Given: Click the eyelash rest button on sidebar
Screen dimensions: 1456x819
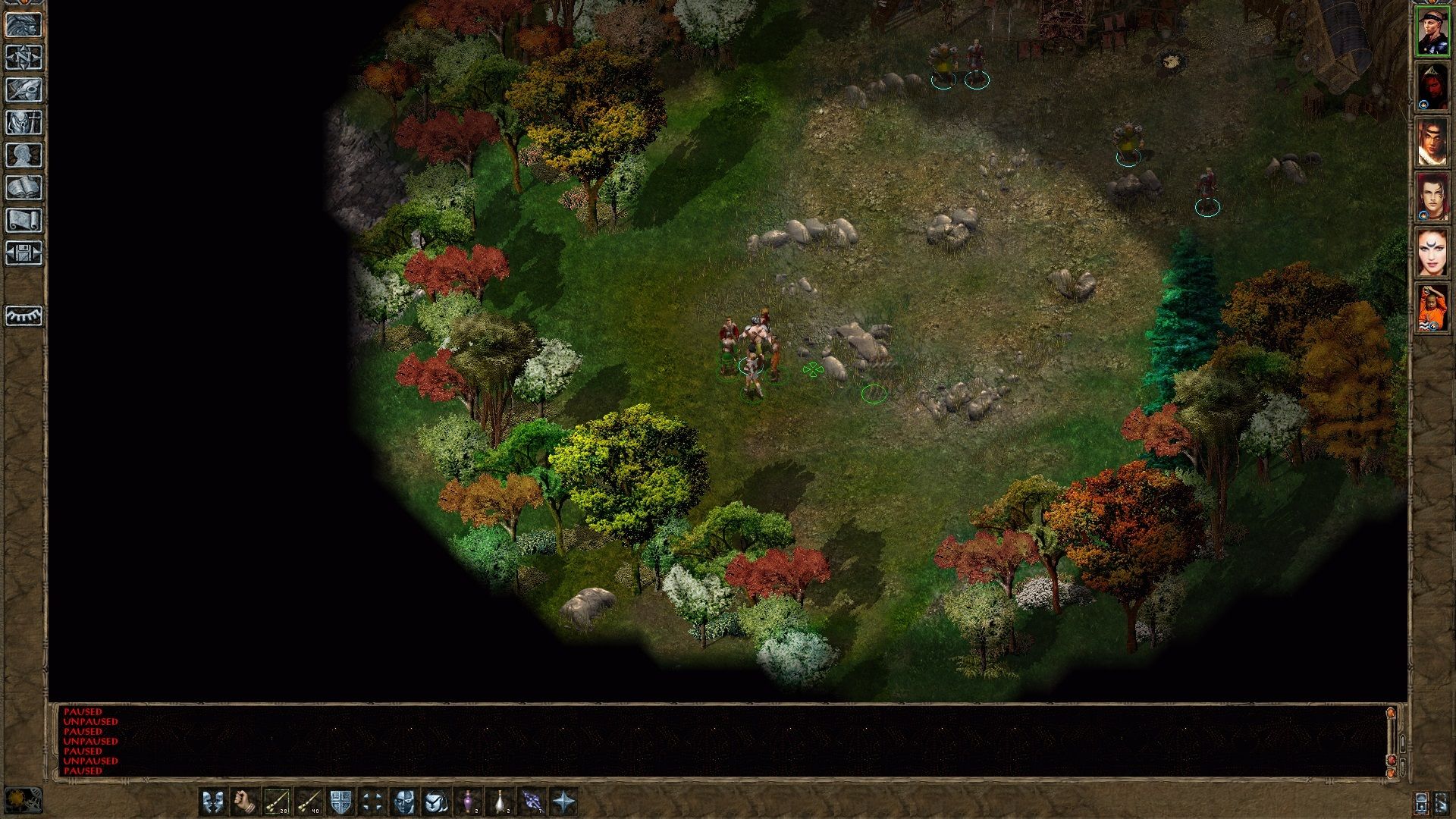Looking at the screenshot, I should pyautogui.click(x=24, y=315).
